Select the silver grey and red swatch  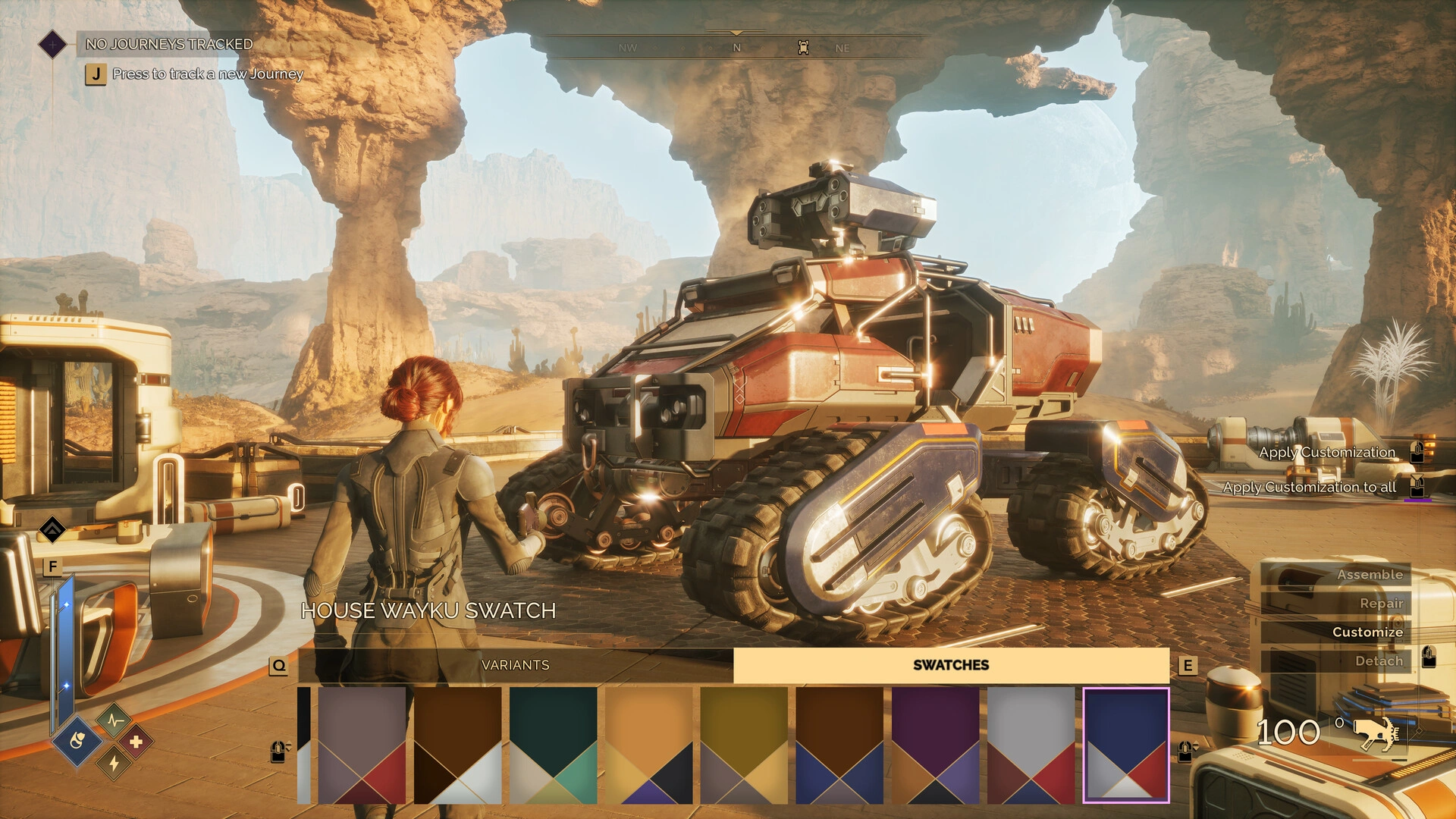(x=1031, y=745)
